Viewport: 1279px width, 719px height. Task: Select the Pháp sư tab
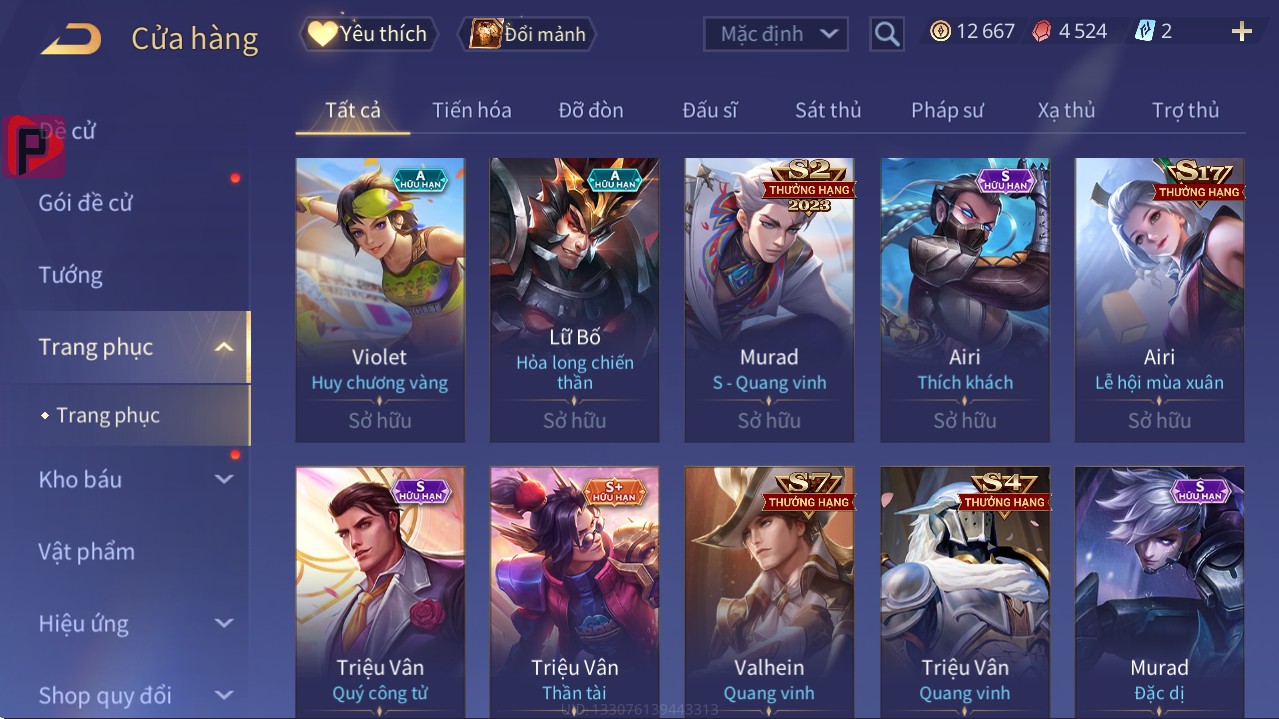(947, 110)
